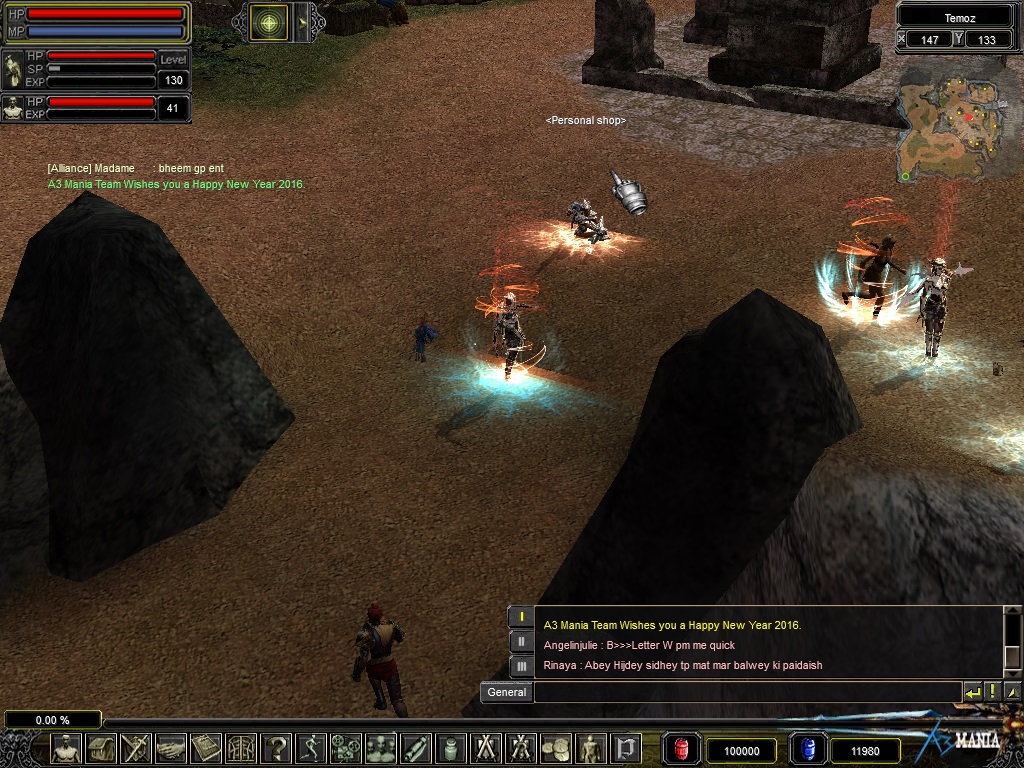Click the yellow exclamation chat button

pyautogui.click(x=992, y=692)
